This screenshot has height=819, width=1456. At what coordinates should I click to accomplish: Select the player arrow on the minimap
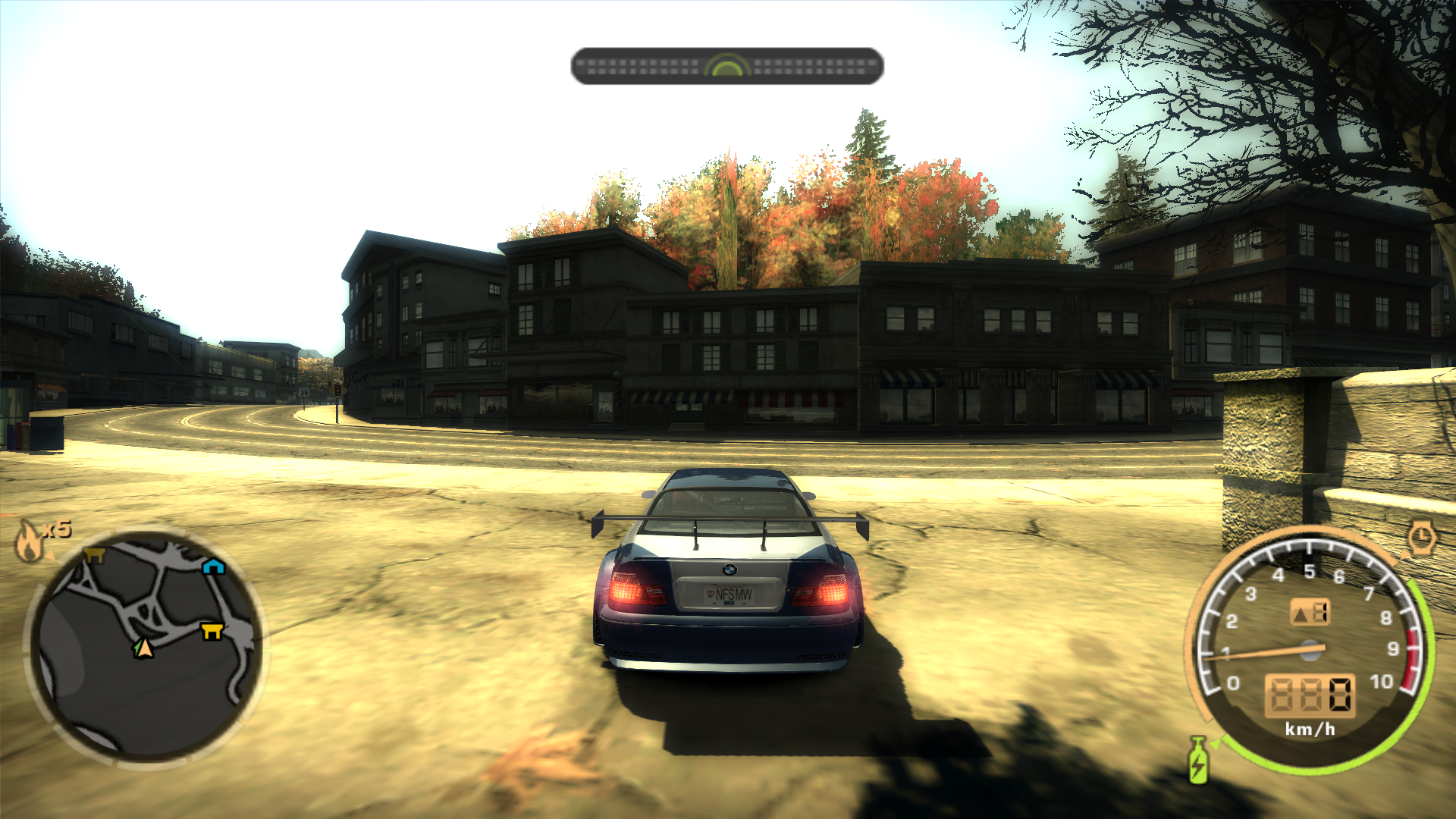pyautogui.click(x=143, y=648)
